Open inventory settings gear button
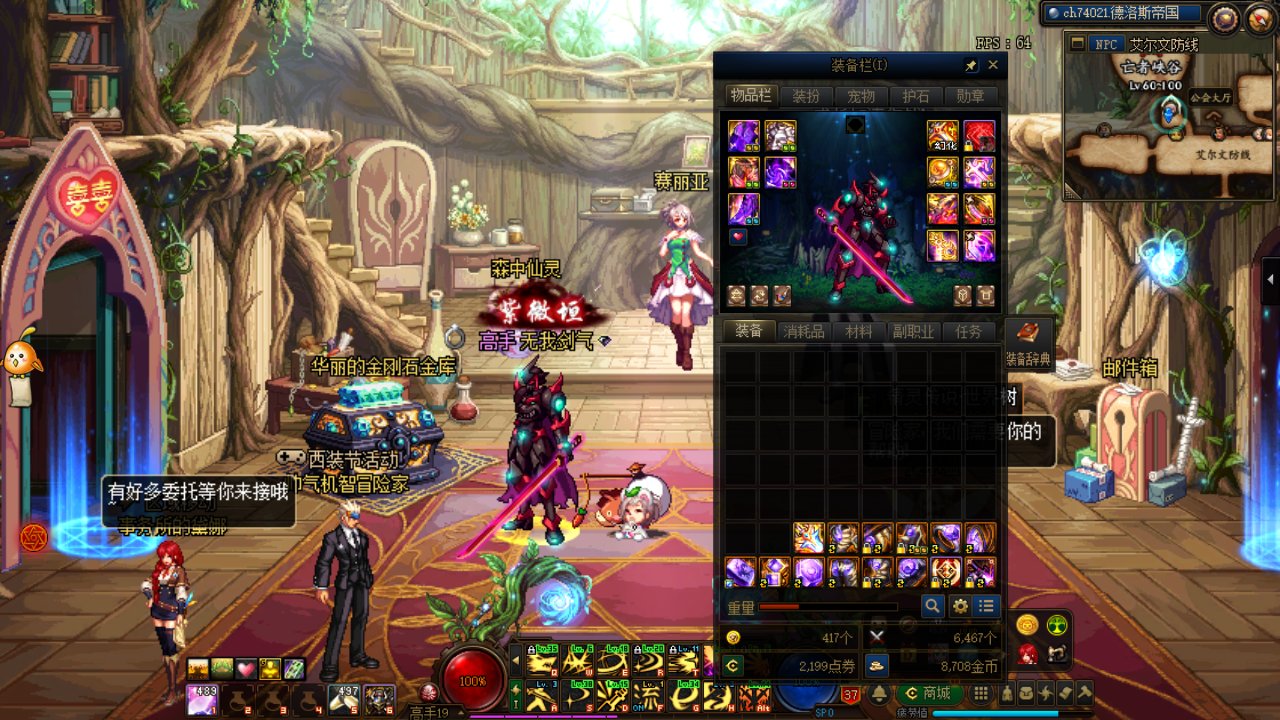Viewport: 1280px width, 720px height. (x=960, y=606)
